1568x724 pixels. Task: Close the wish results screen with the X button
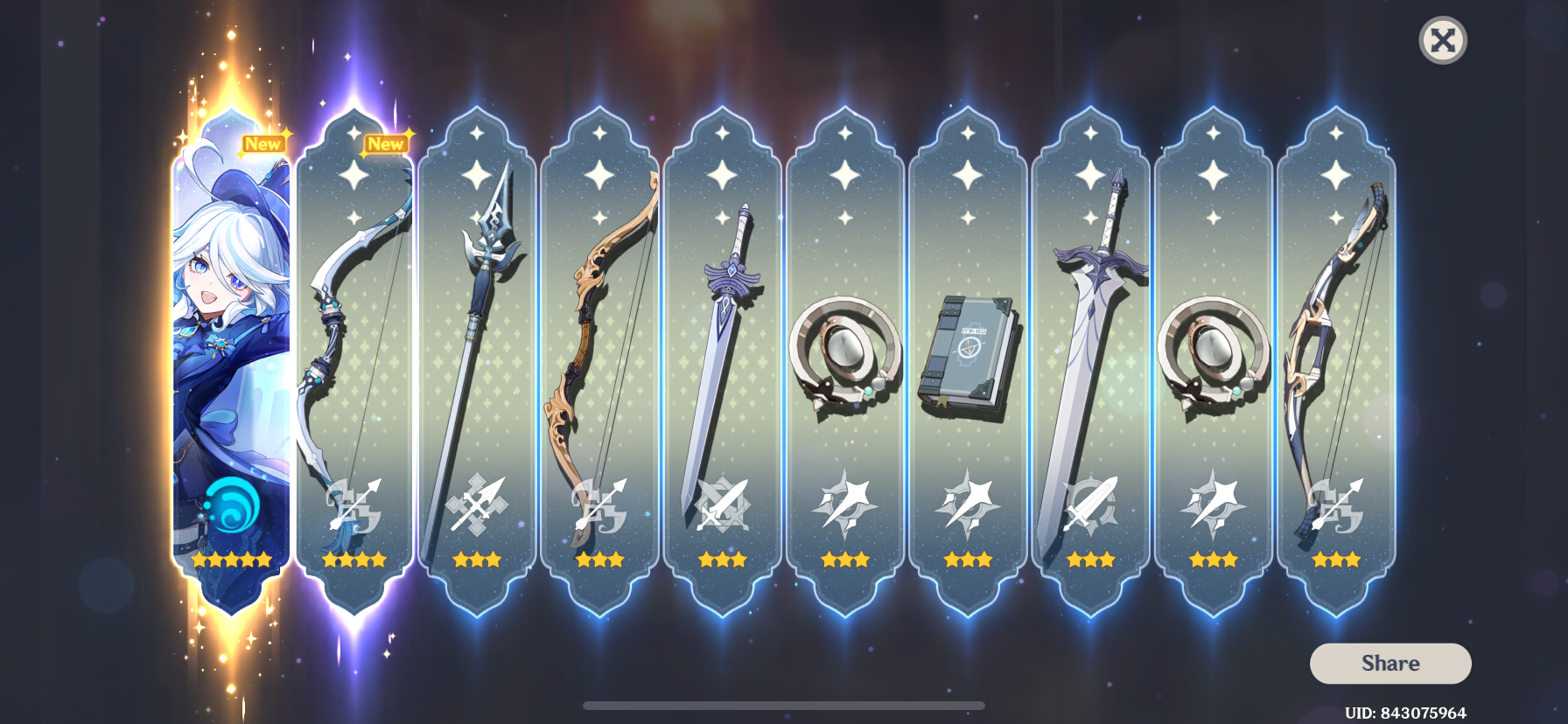click(1444, 40)
